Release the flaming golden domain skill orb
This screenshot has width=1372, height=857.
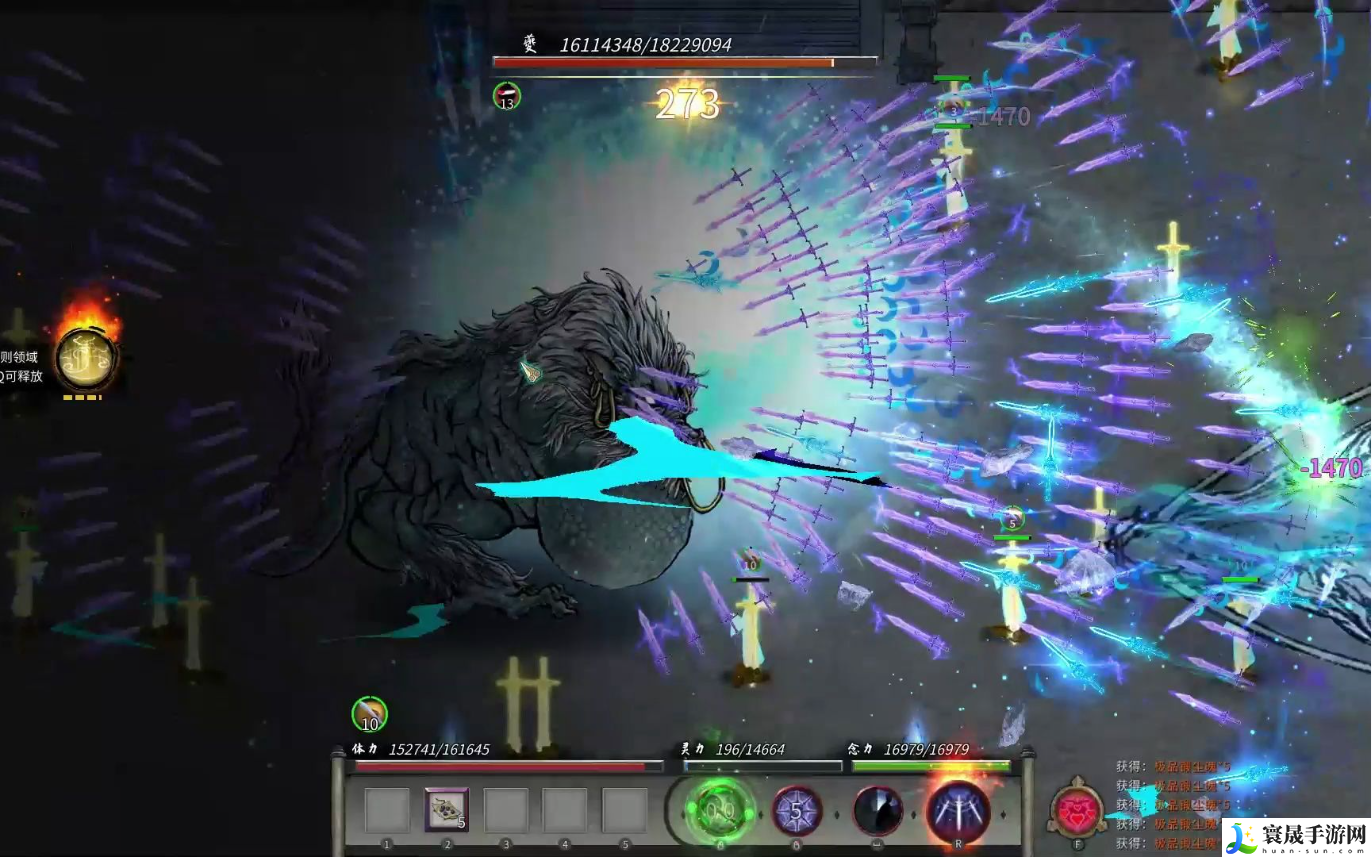86,359
